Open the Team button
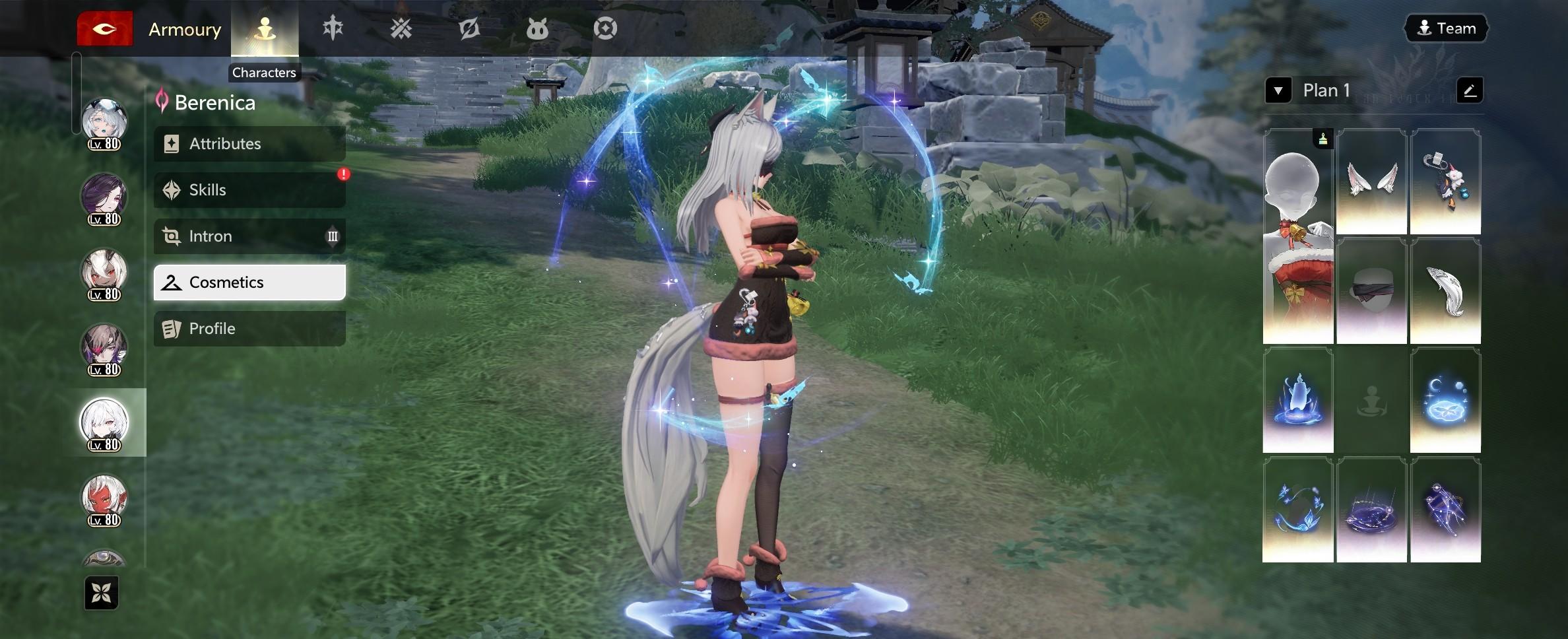 (x=1447, y=28)
